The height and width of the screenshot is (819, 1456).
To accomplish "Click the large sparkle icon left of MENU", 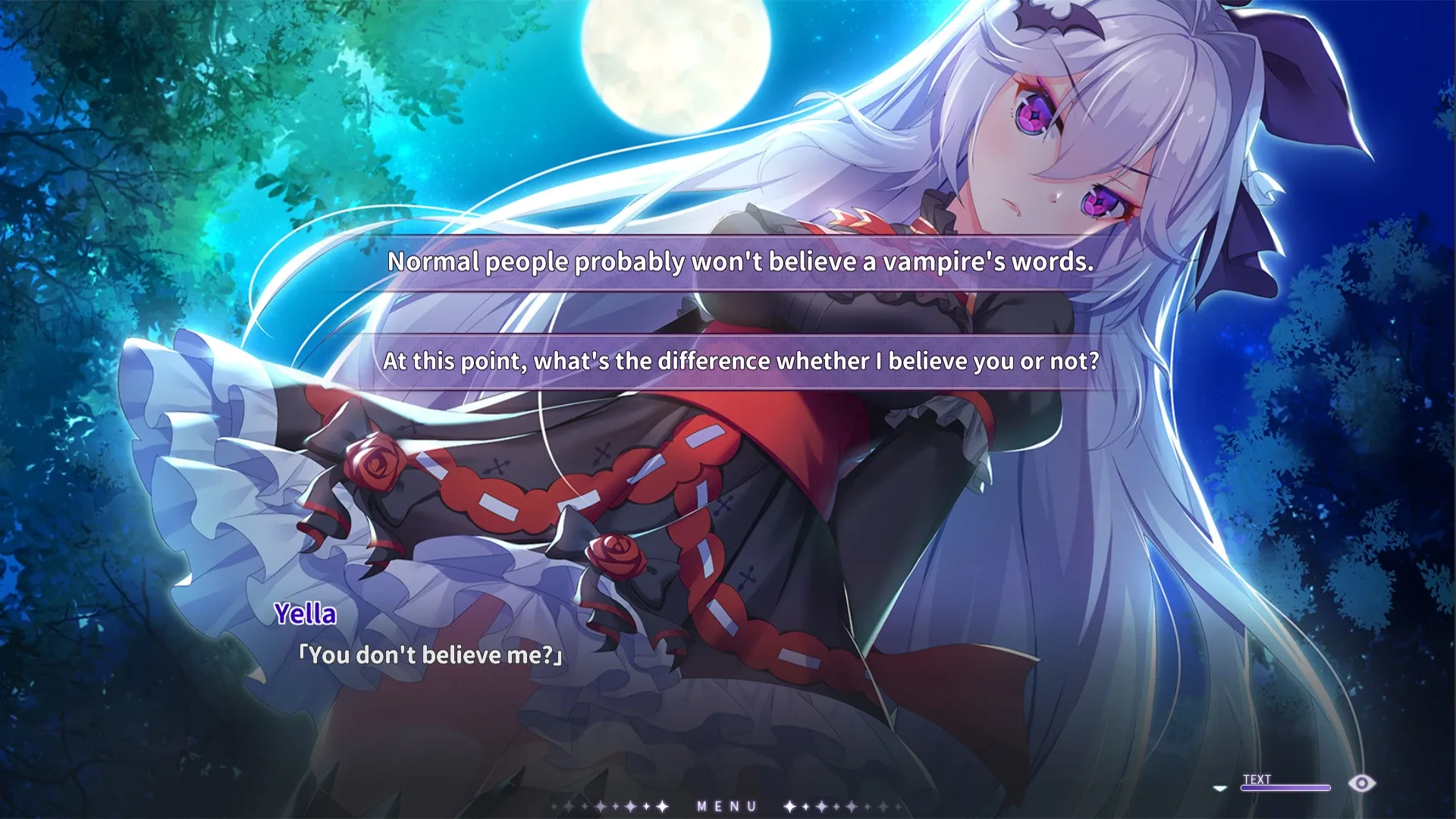I will pos(661,806).
